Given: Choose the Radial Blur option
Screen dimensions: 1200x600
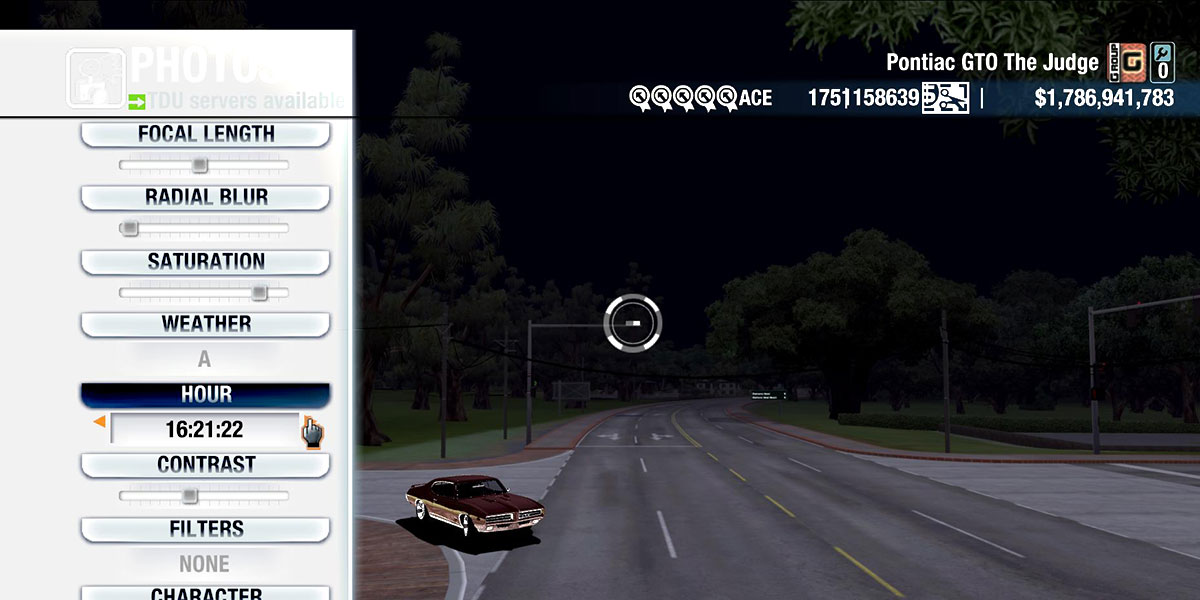Looking at the screenshot, I should pyautogui.click(x=205, y=198).
